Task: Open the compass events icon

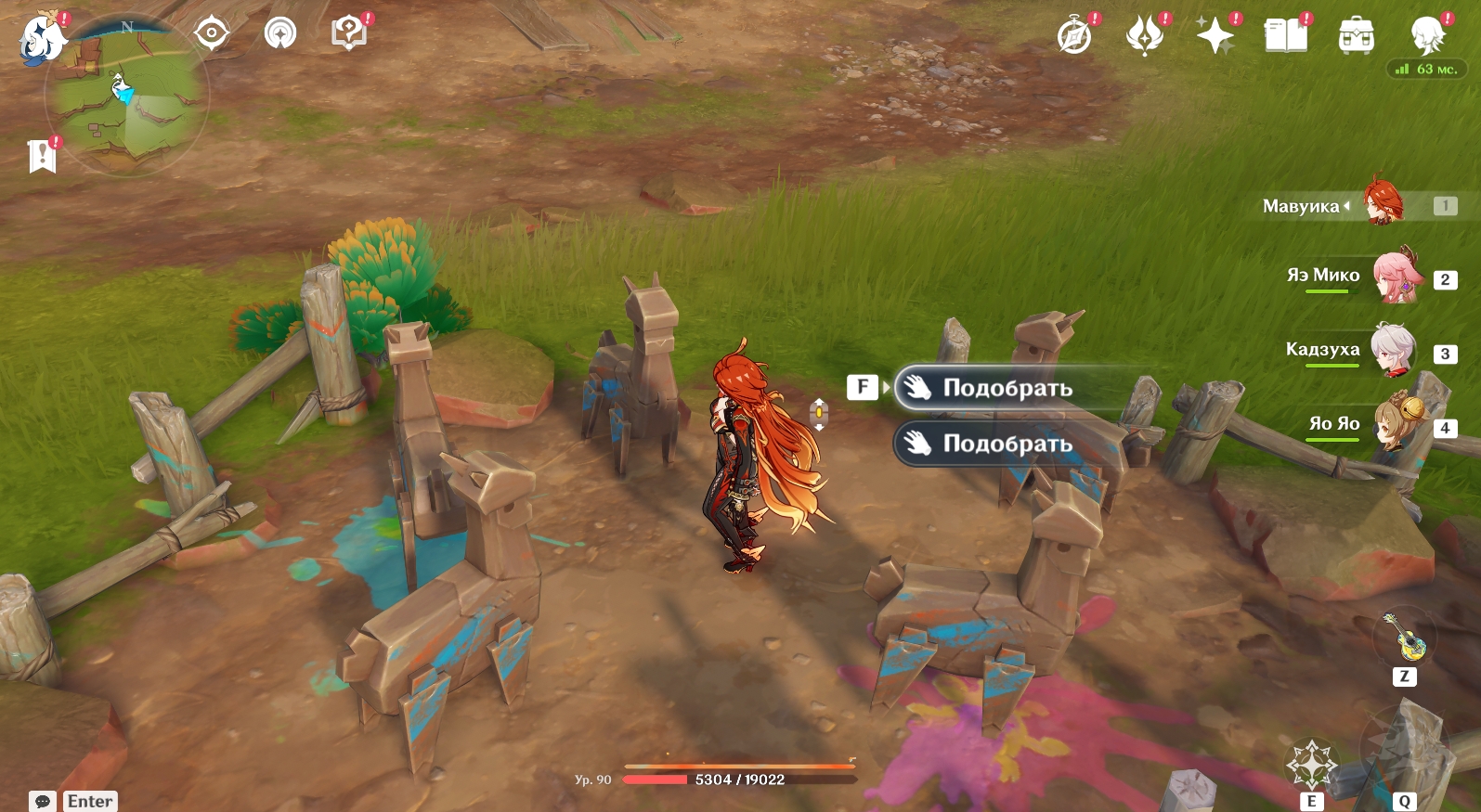Action: [1075, 37]
